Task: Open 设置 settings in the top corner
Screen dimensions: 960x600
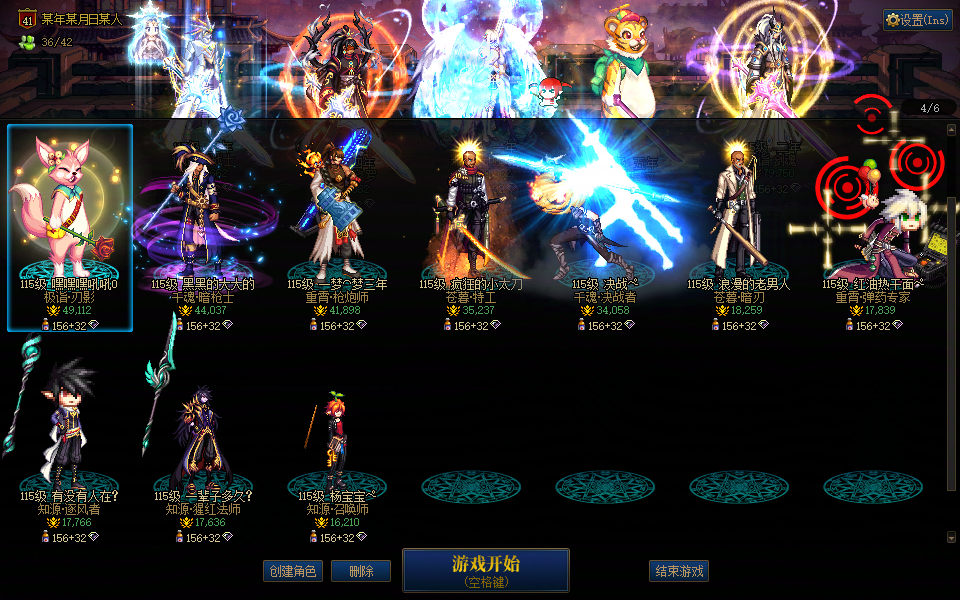Action: pyautogui.click(x=918, y=20)
